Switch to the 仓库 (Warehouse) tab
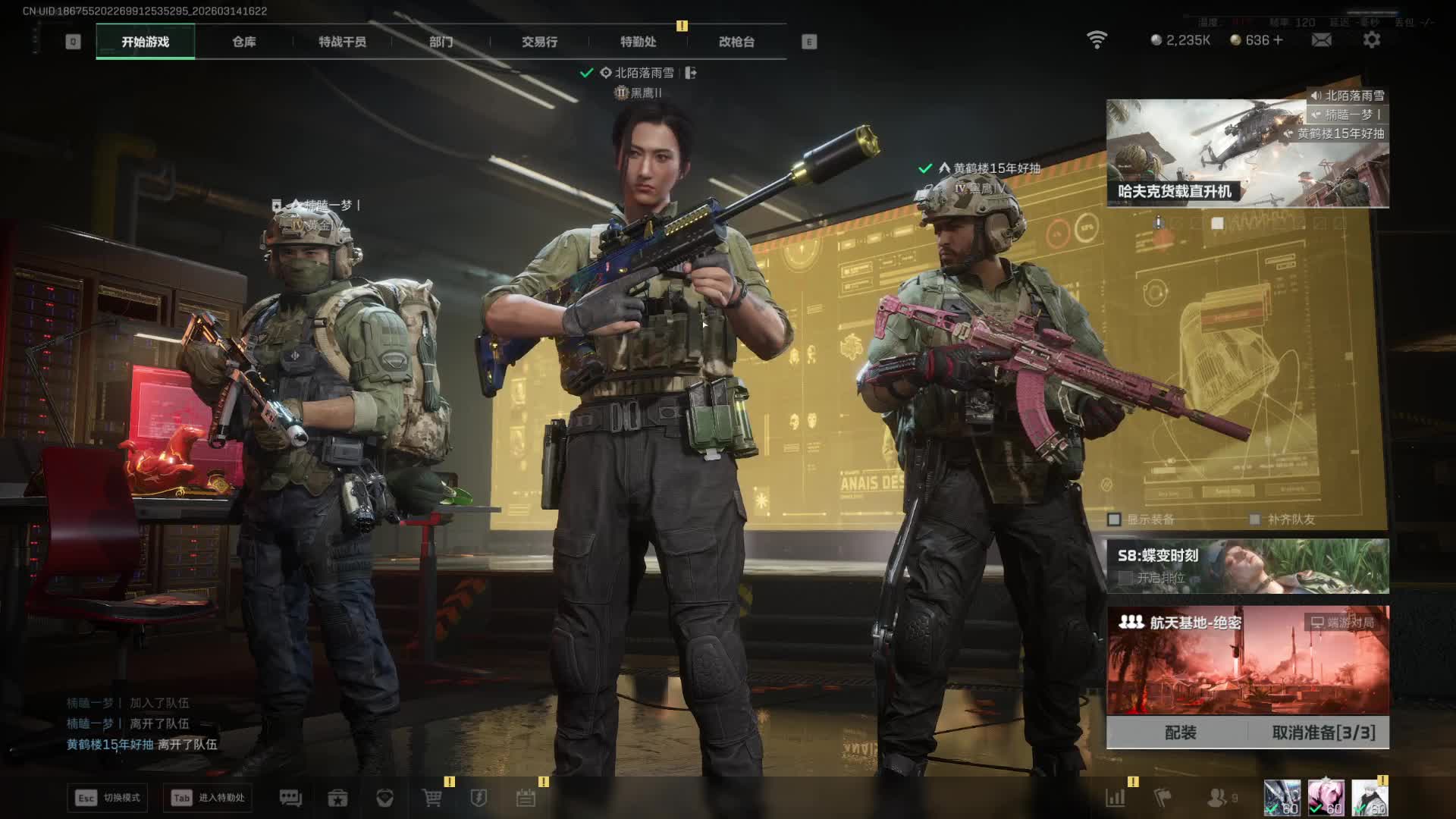Image resolution: width=1456 pixels, height=819 pixels. click(243, 42)
